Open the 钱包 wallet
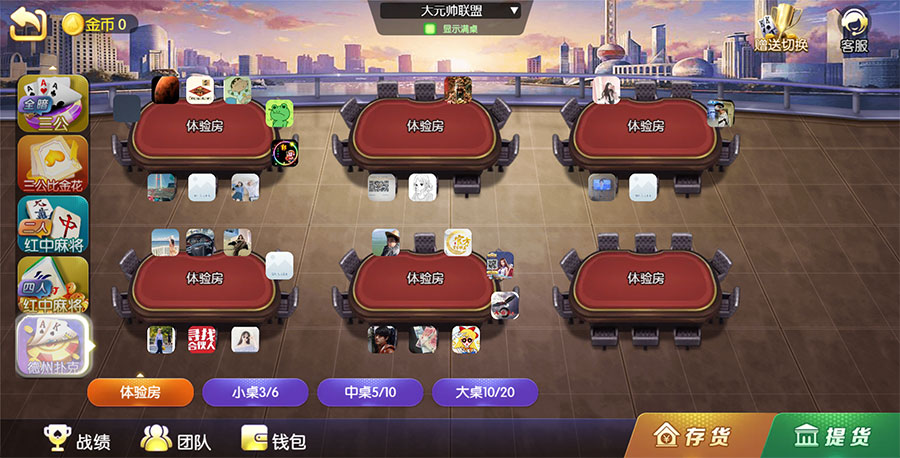This screenshot has height=458, width=900. coord(274,439)
